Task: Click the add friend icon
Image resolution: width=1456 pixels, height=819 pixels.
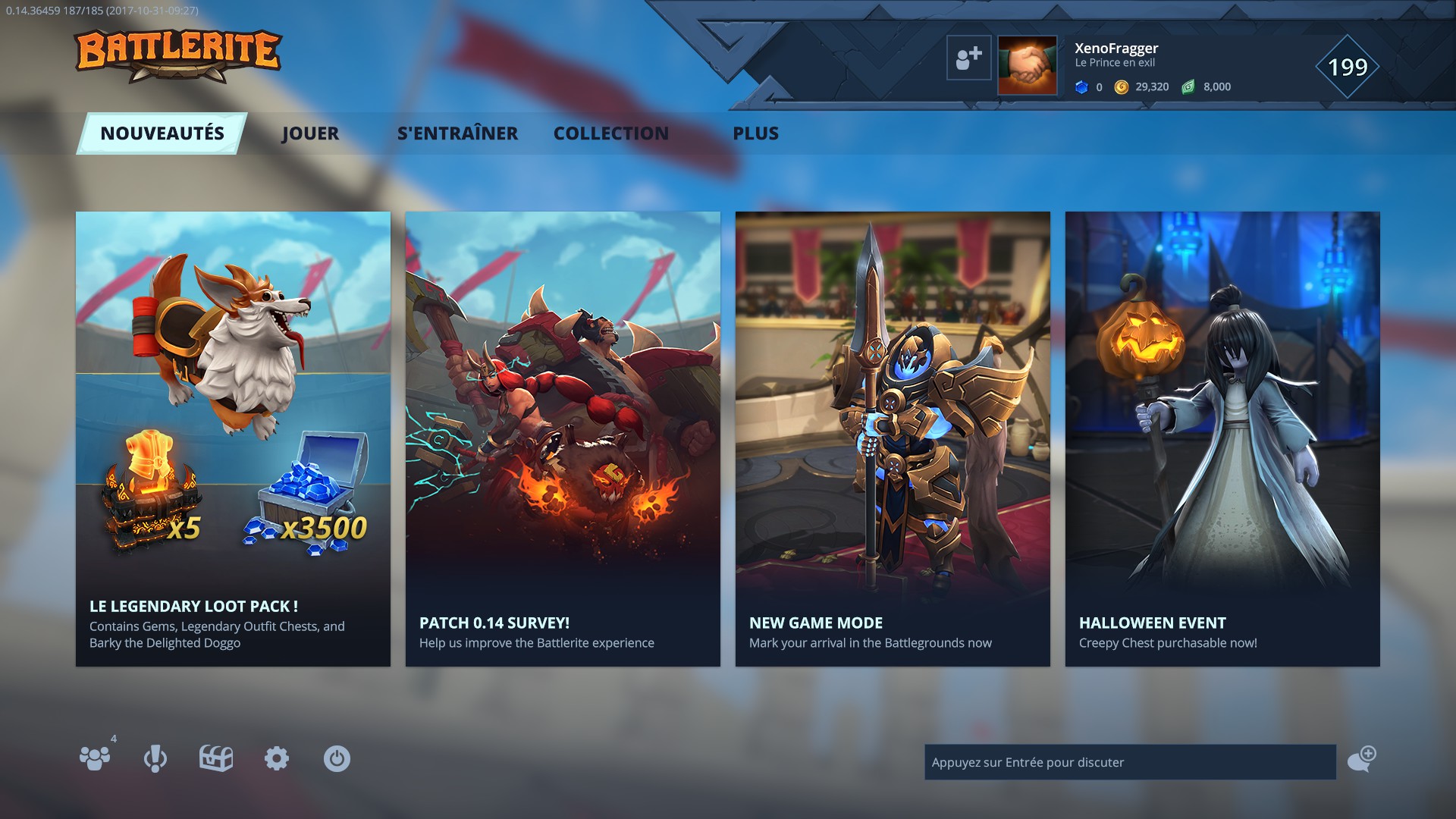Action: coord(970,57)
